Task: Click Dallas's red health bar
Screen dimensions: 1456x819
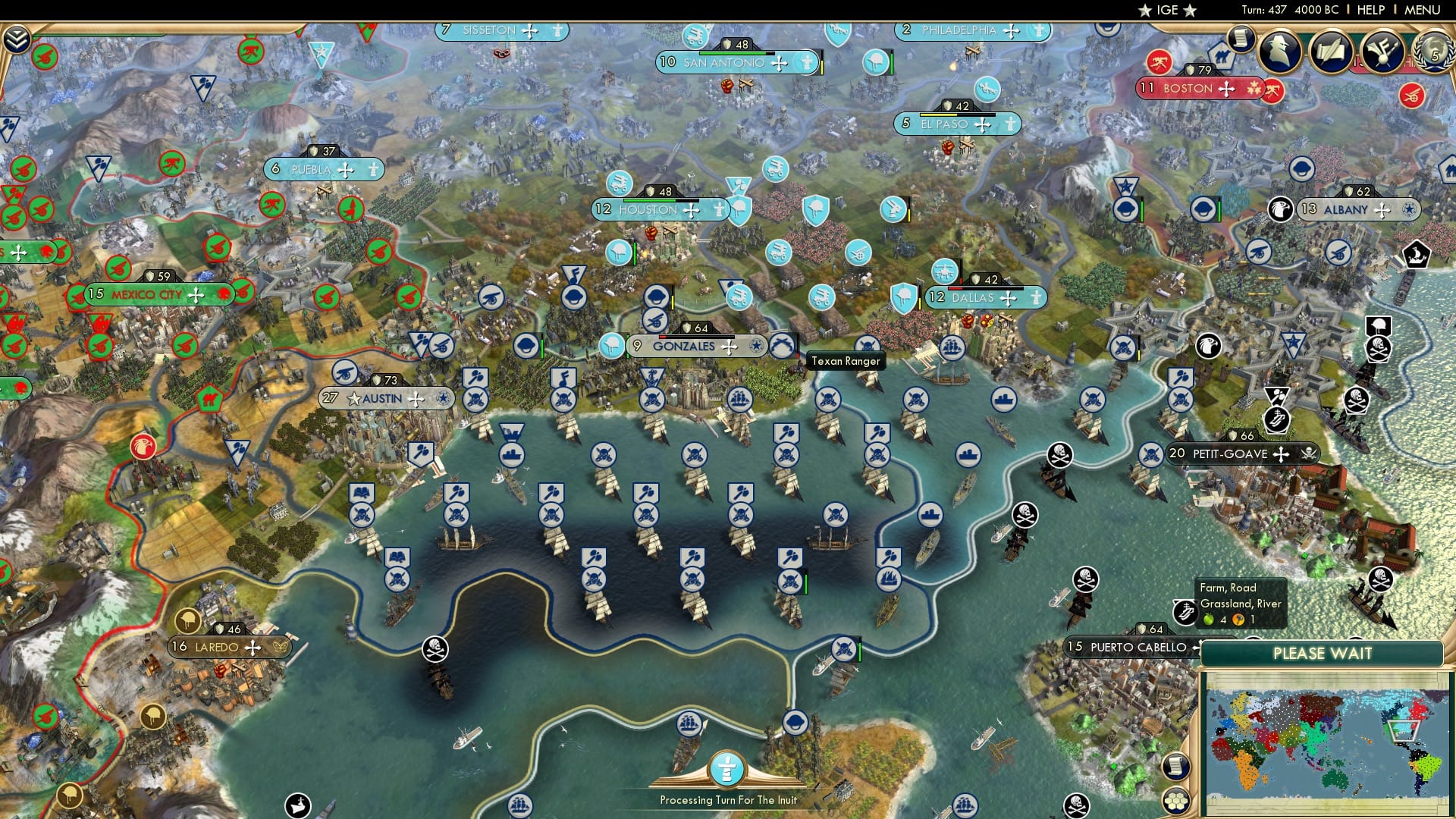Action: (x=955, y=289)
